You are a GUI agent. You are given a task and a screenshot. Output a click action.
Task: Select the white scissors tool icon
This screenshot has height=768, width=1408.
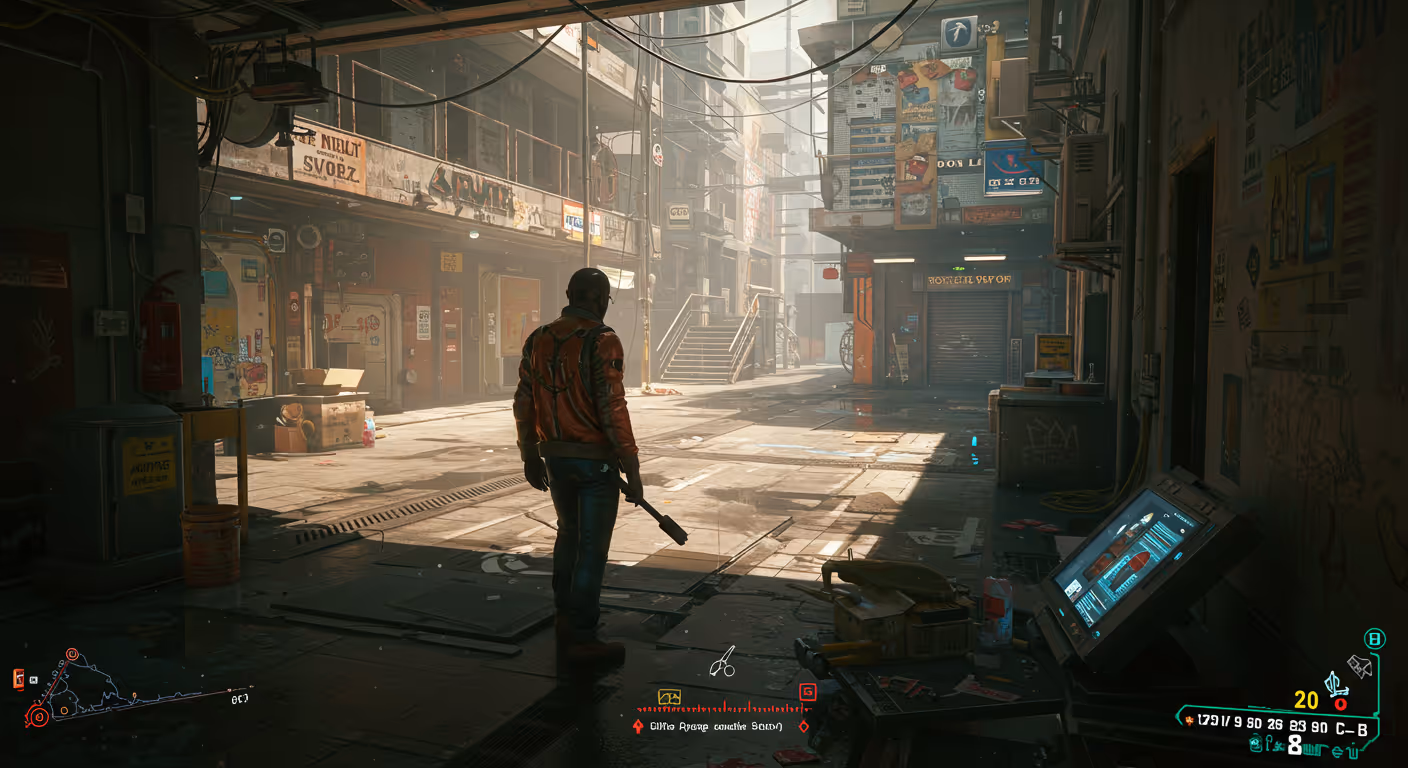[x=722, y=662]
